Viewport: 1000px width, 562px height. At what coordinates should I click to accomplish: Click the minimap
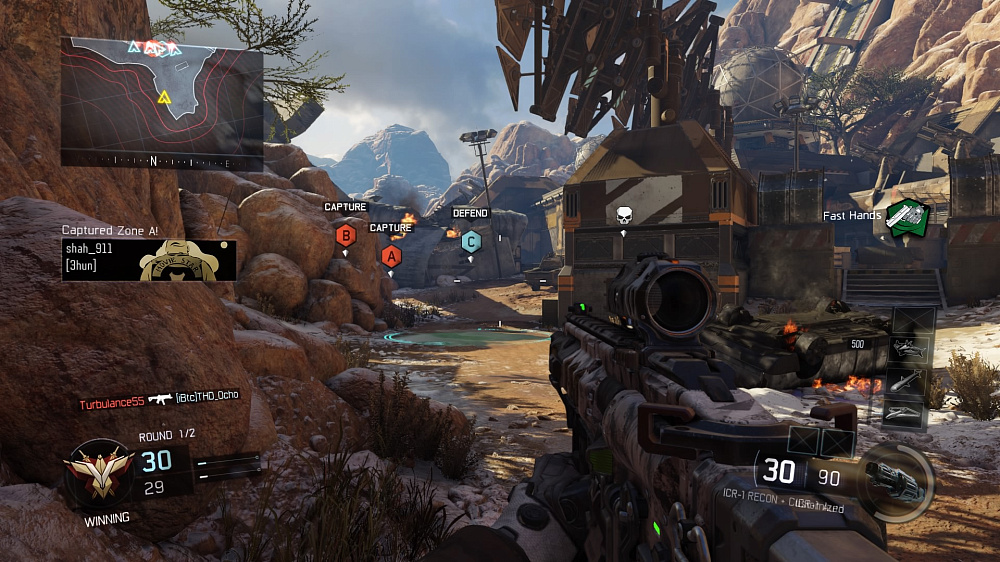pyautogui.click(x=162, y=101)
